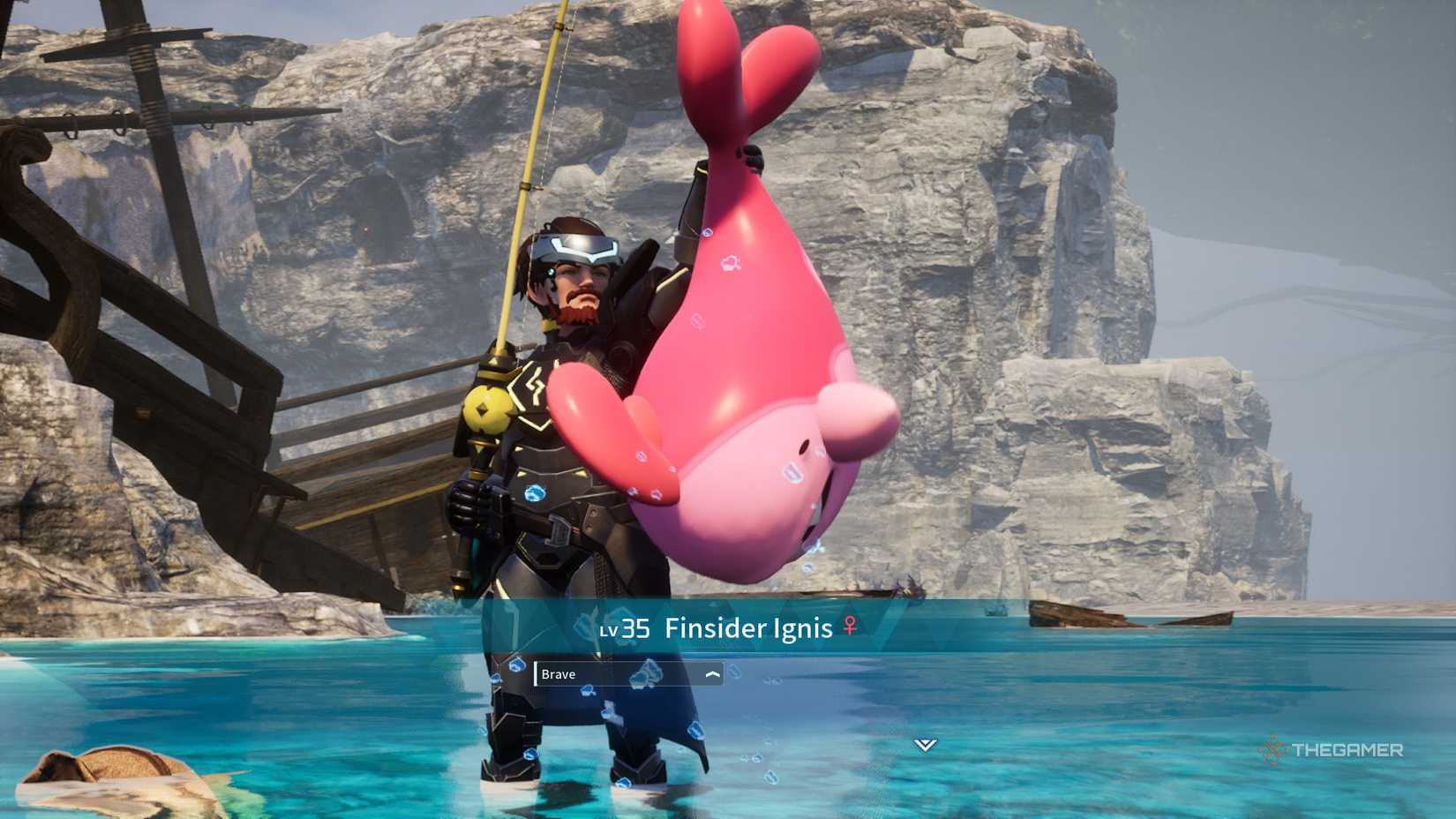Select the Finsider Ignis name label
The image size is (1456, 819).
click(x=748, y=628)
